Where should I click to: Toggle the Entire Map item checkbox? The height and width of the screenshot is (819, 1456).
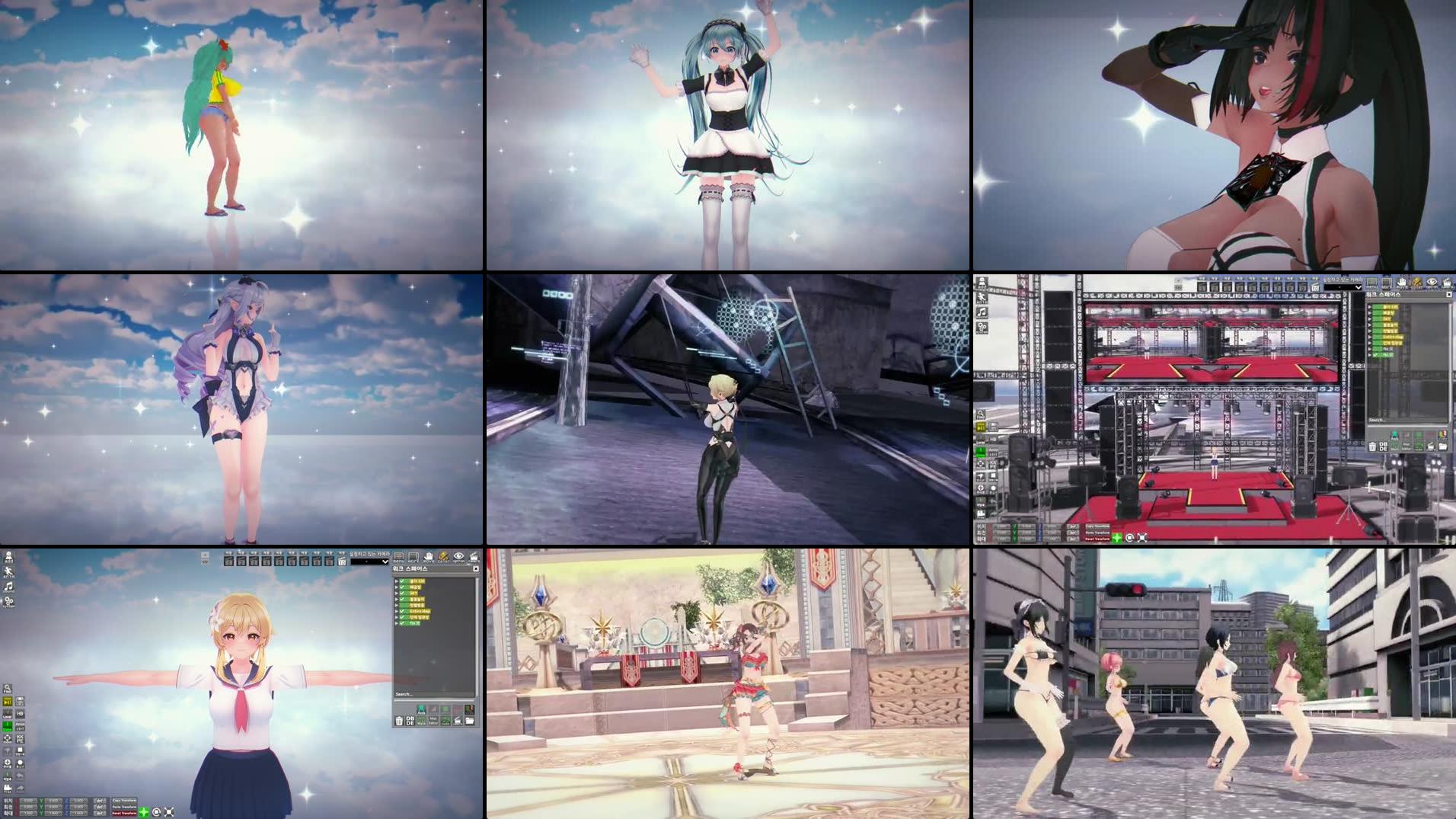click(402, 611)
